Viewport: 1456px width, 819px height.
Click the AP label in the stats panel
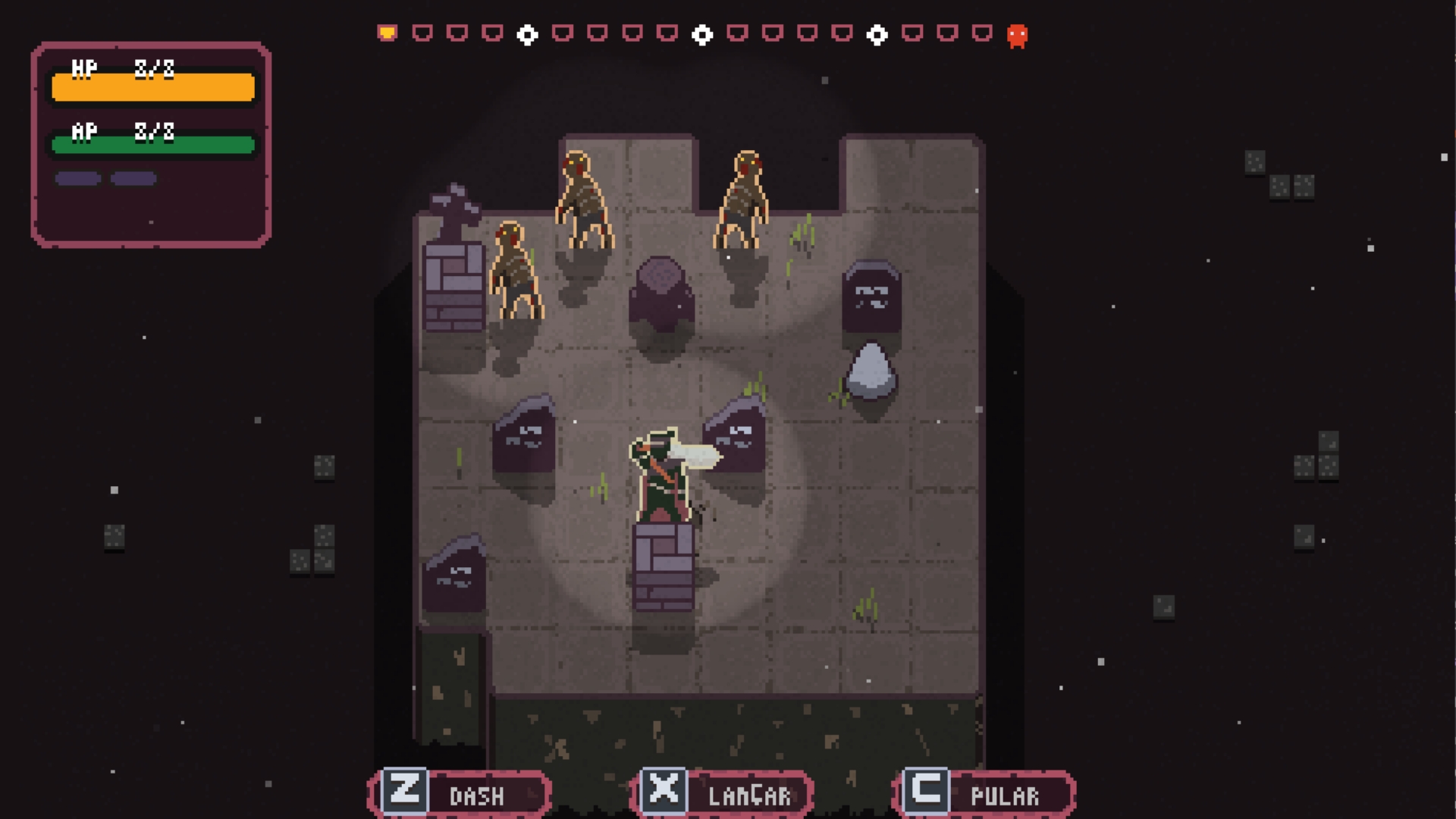tap(83, 130)
